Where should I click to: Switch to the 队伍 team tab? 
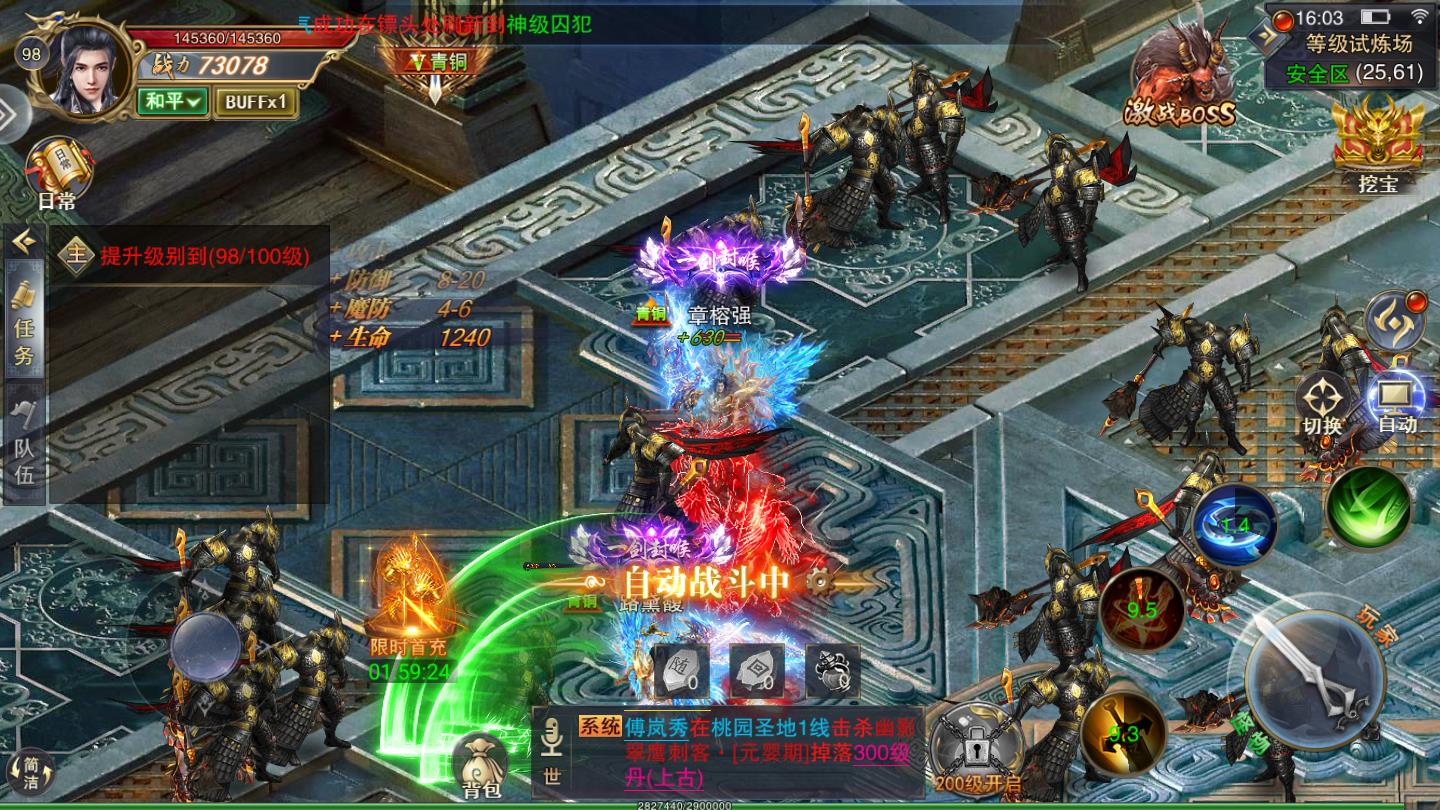24,445
